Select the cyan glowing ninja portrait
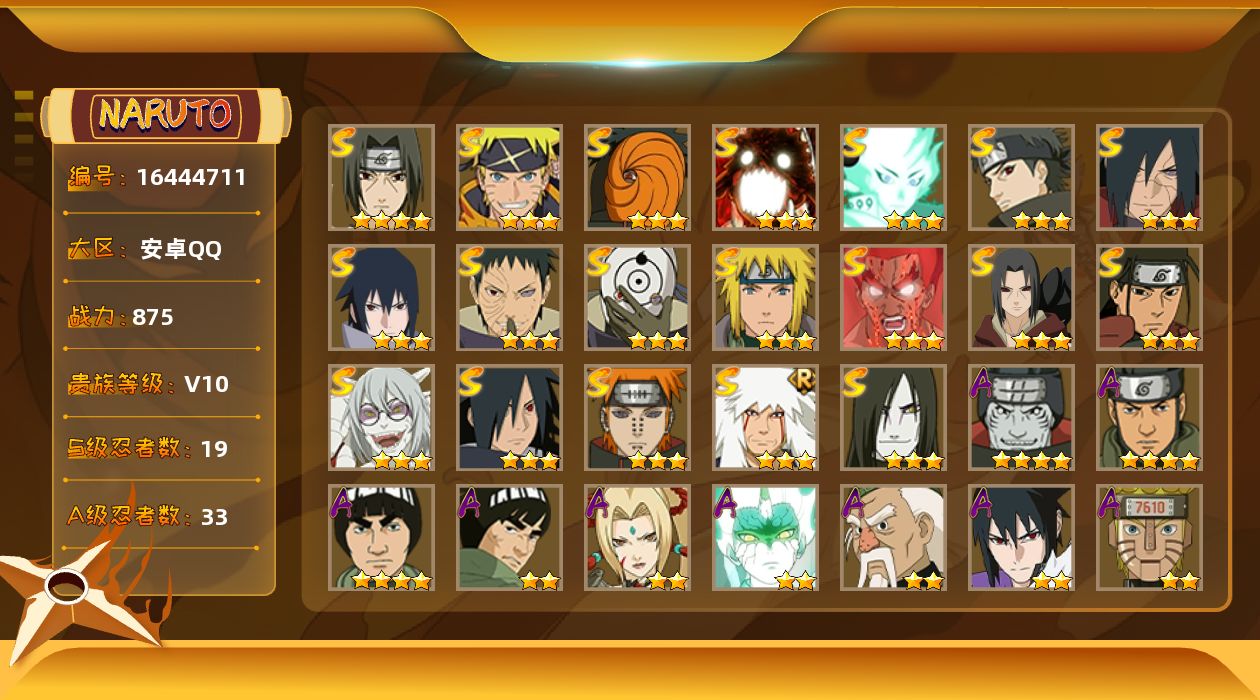1260x700 pixels. tap(893, 177)
